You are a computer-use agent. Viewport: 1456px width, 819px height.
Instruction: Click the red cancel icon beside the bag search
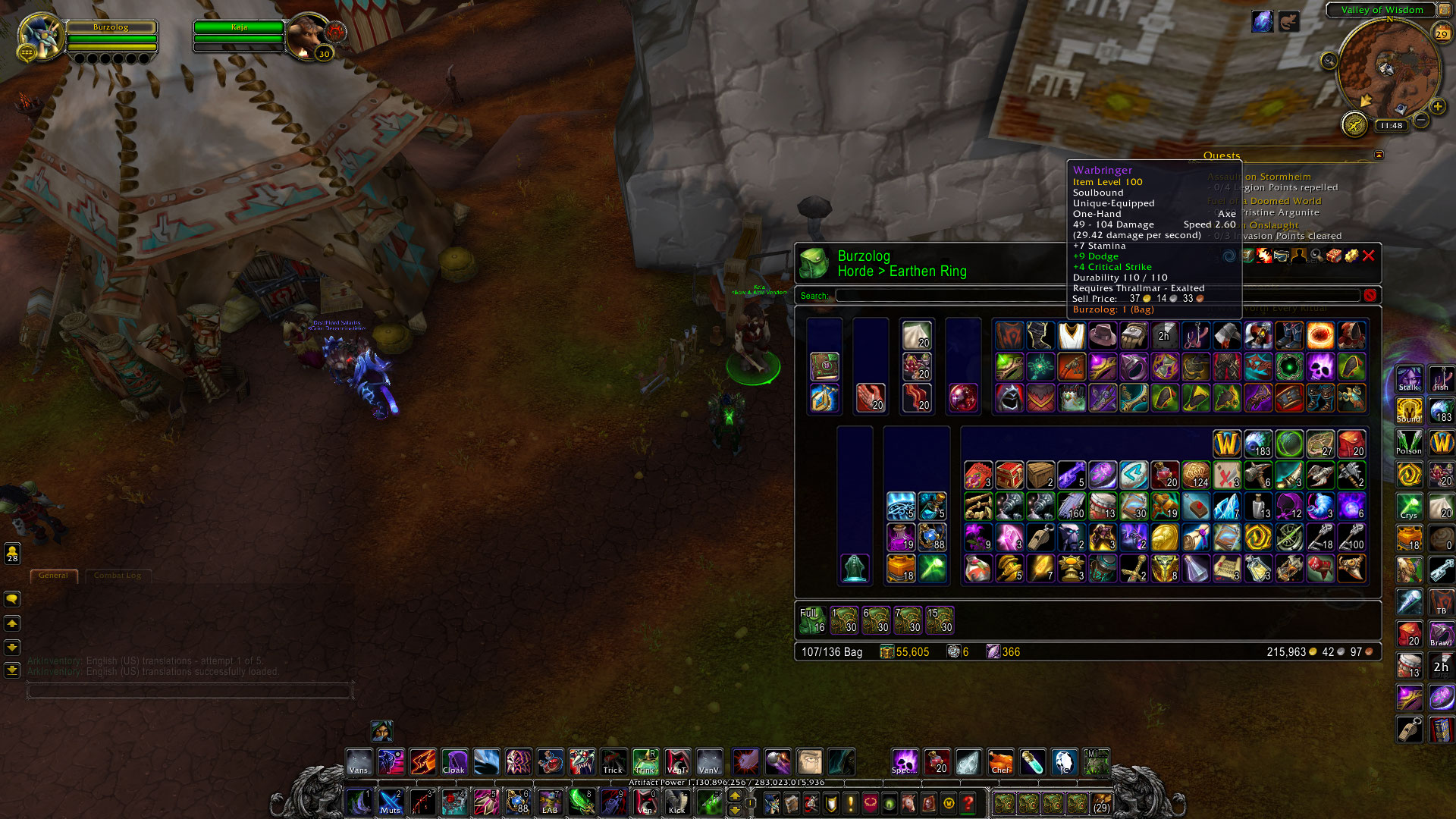[x=1371, y=296]
